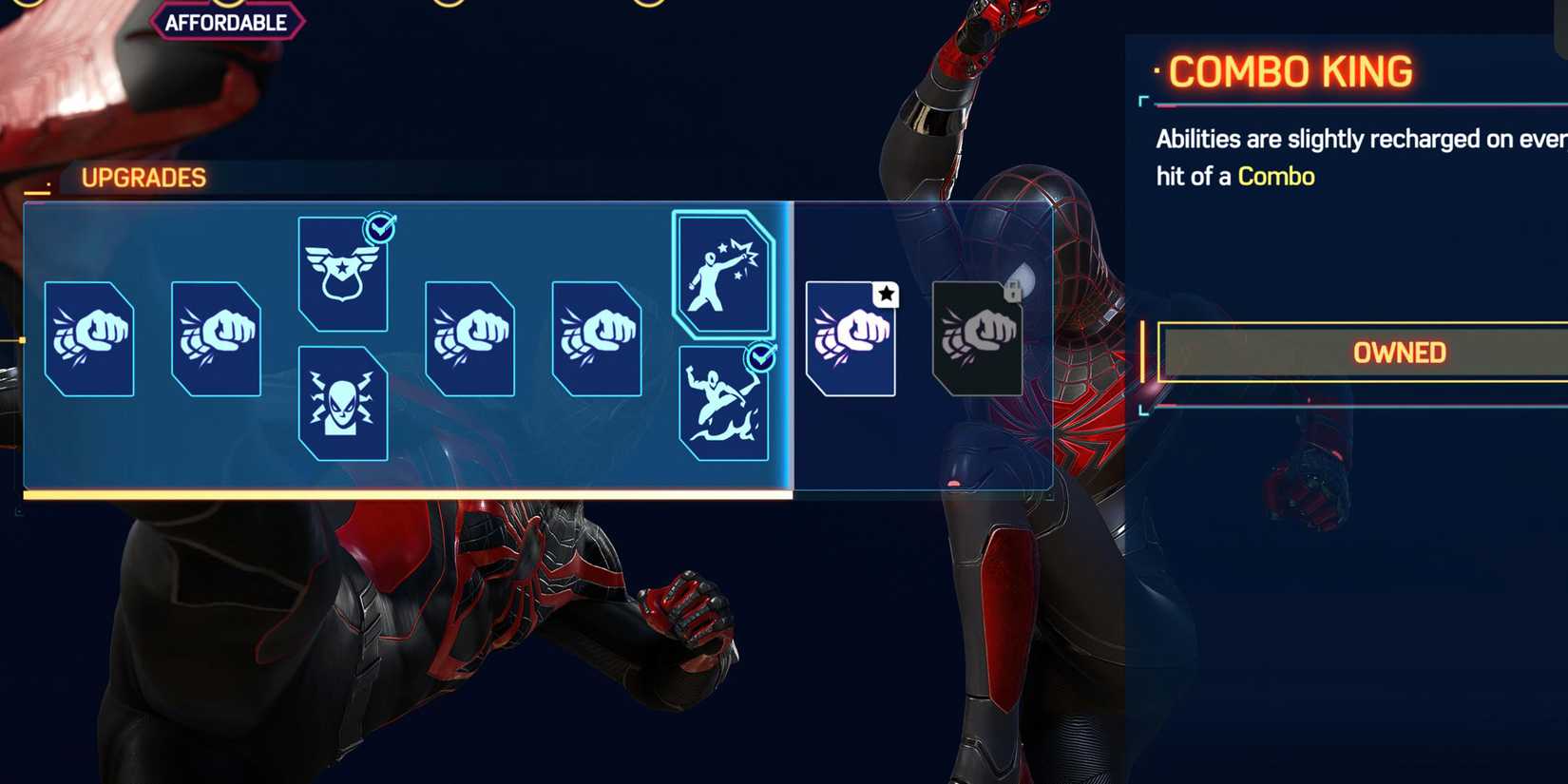Image resolution: width=1568 pixels, height=784 pixels.
Task: Toggle the checkmark on the swinging upgrade
Action: pos(759,356)
